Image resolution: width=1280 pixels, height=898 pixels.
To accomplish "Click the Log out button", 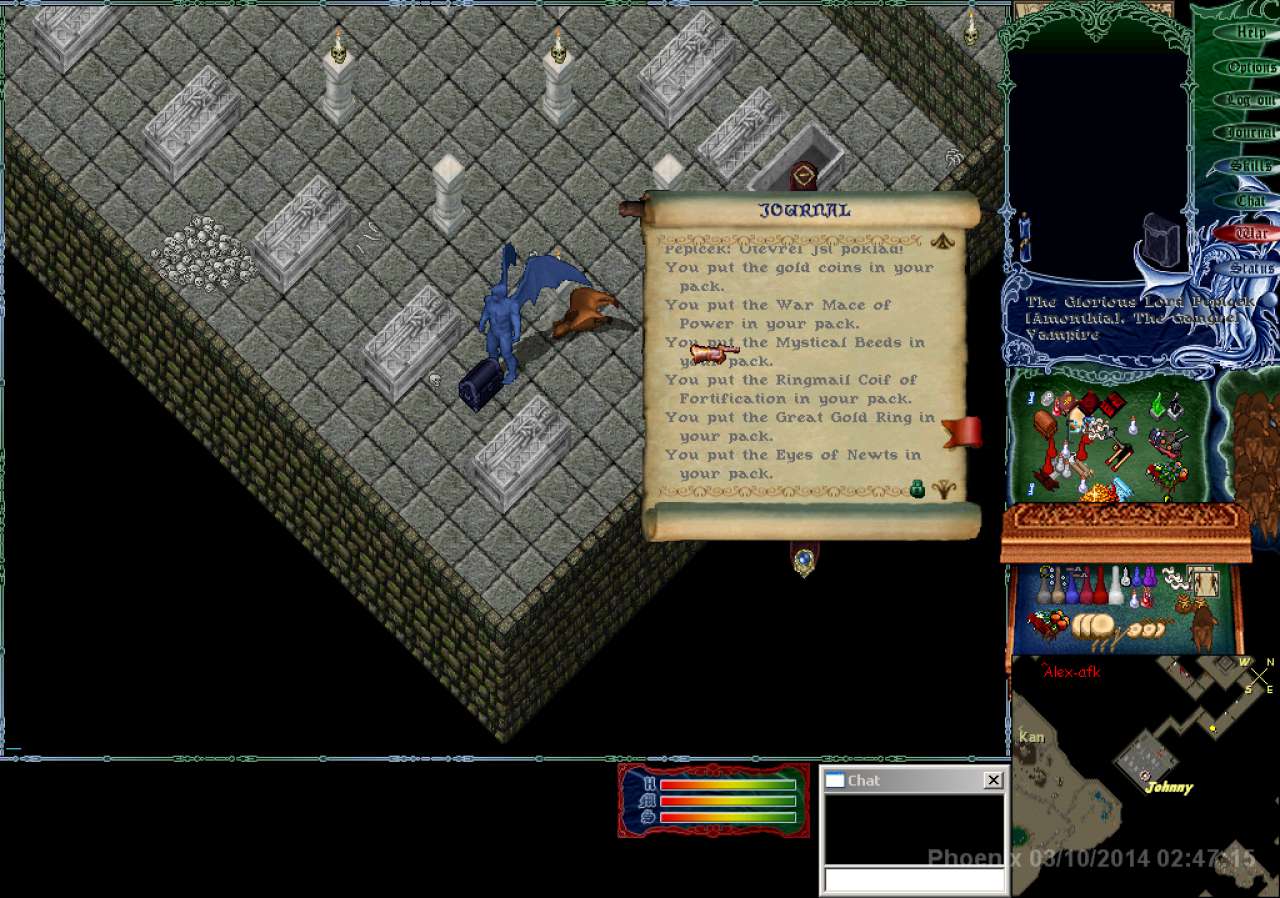I will pos(1251,100).
